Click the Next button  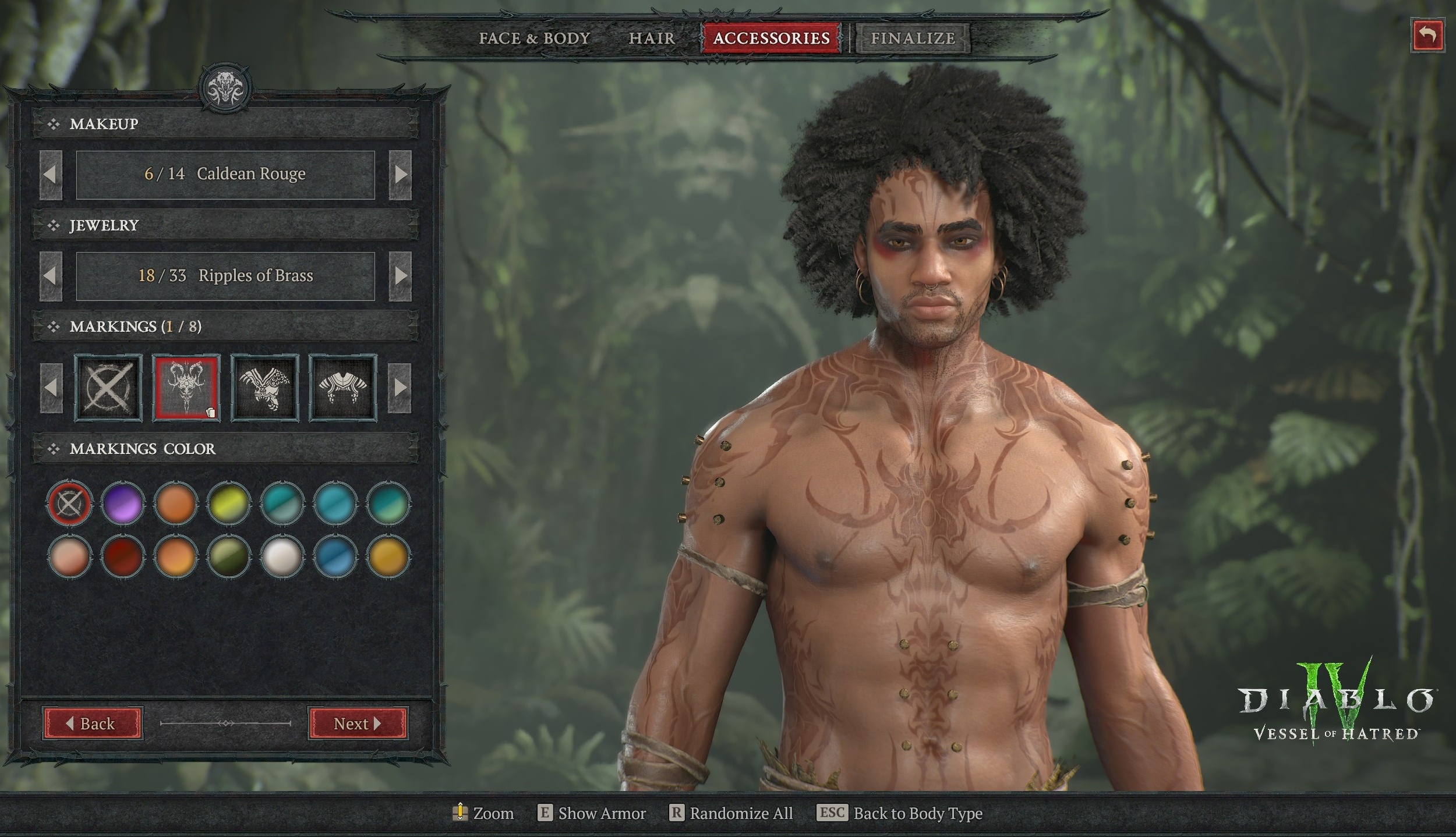[x=358, y=723]
